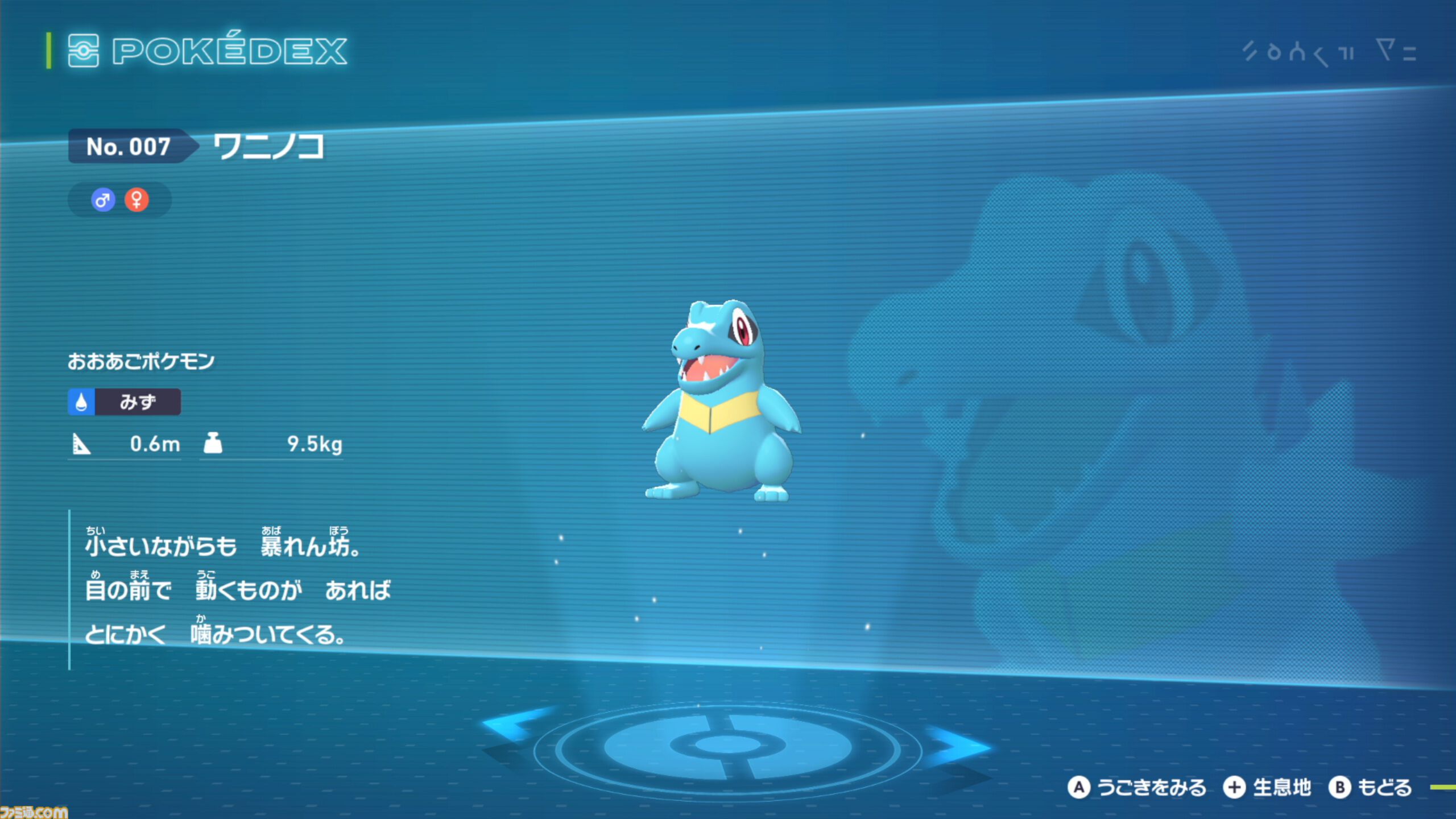Click the height ruler icon
This screenshot has width=1456, height=819.
81,445
